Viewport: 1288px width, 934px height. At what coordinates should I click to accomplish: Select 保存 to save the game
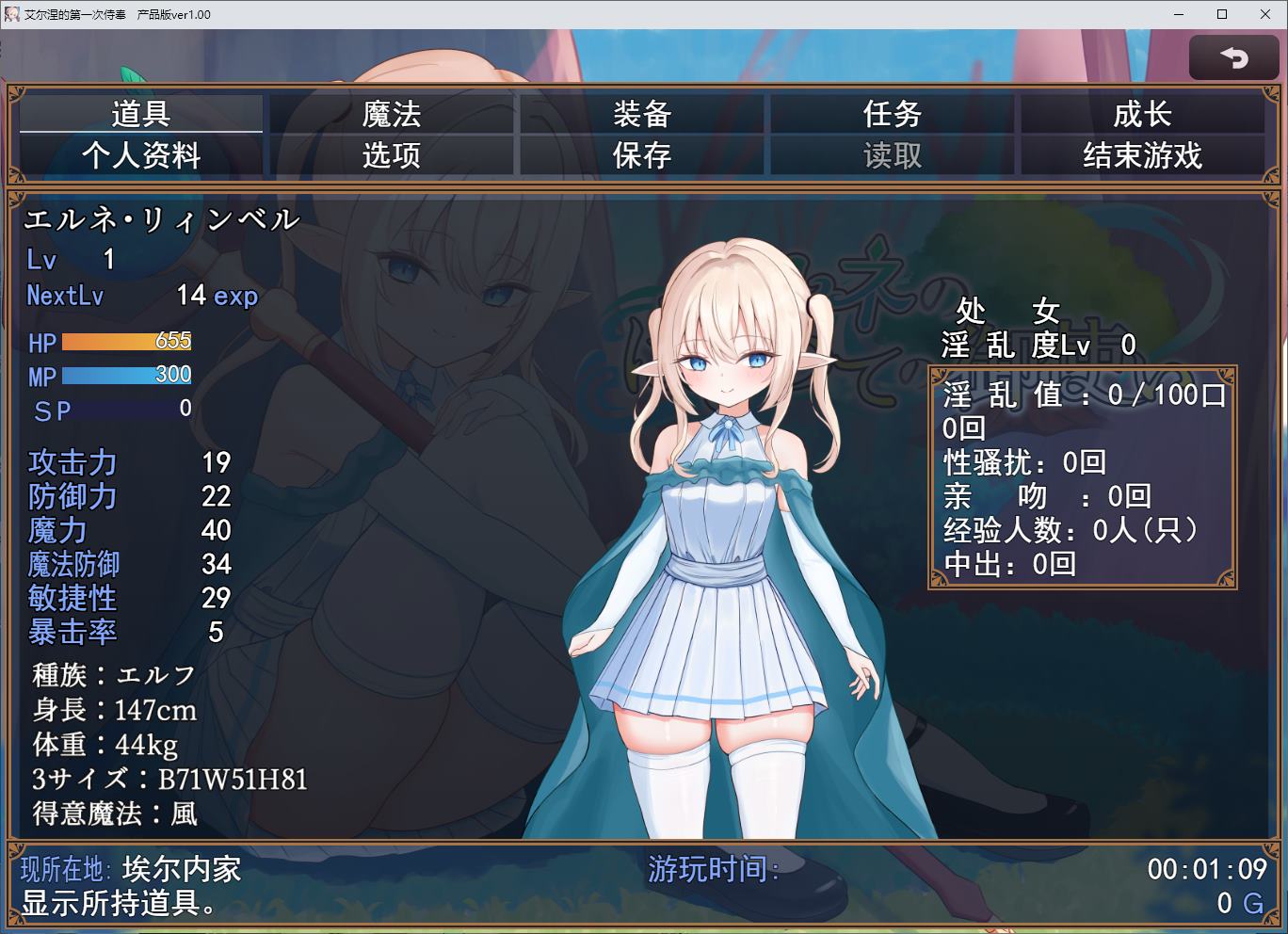(x=642, y=155)
